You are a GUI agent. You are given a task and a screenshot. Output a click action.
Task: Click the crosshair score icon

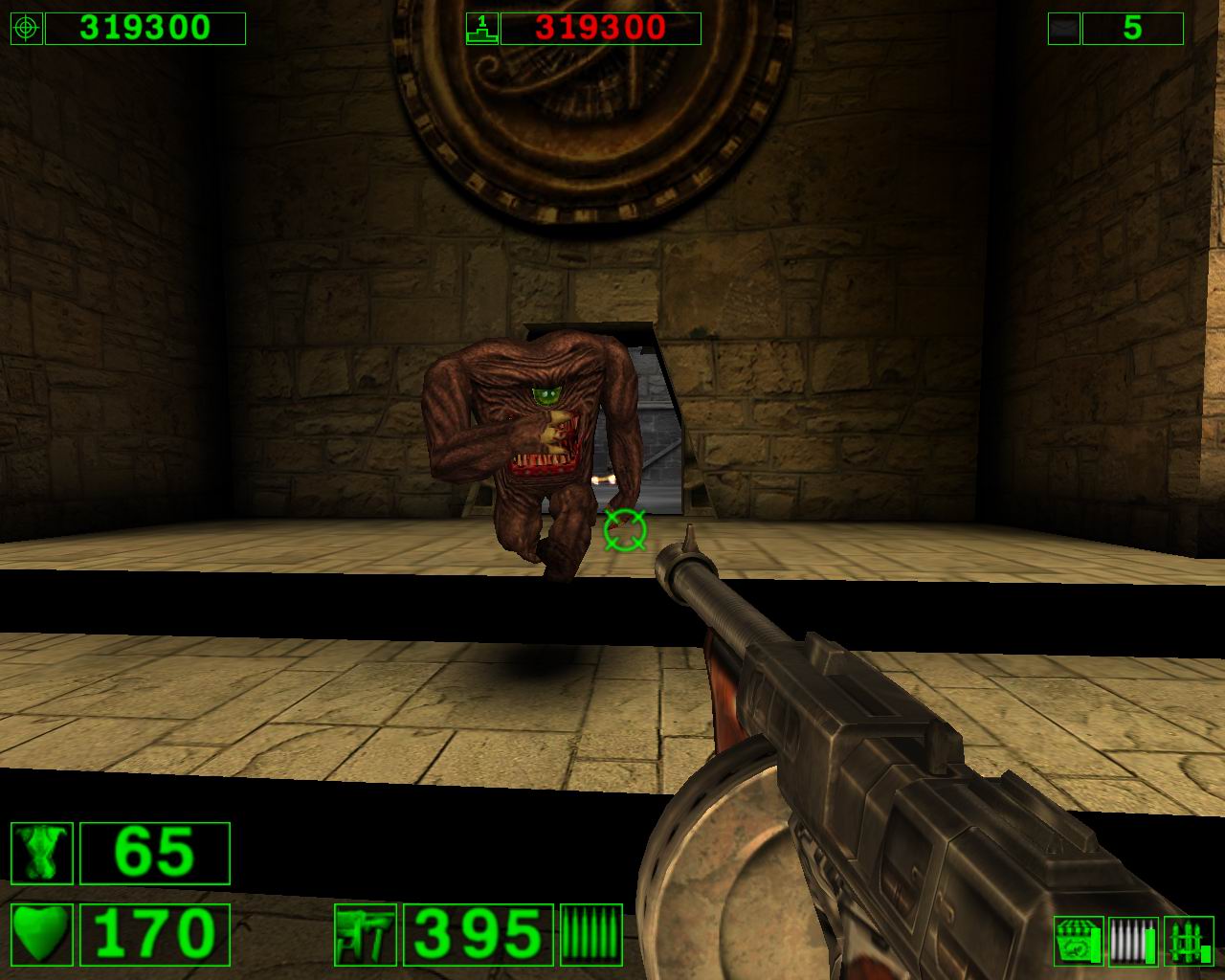pos(25,29)
